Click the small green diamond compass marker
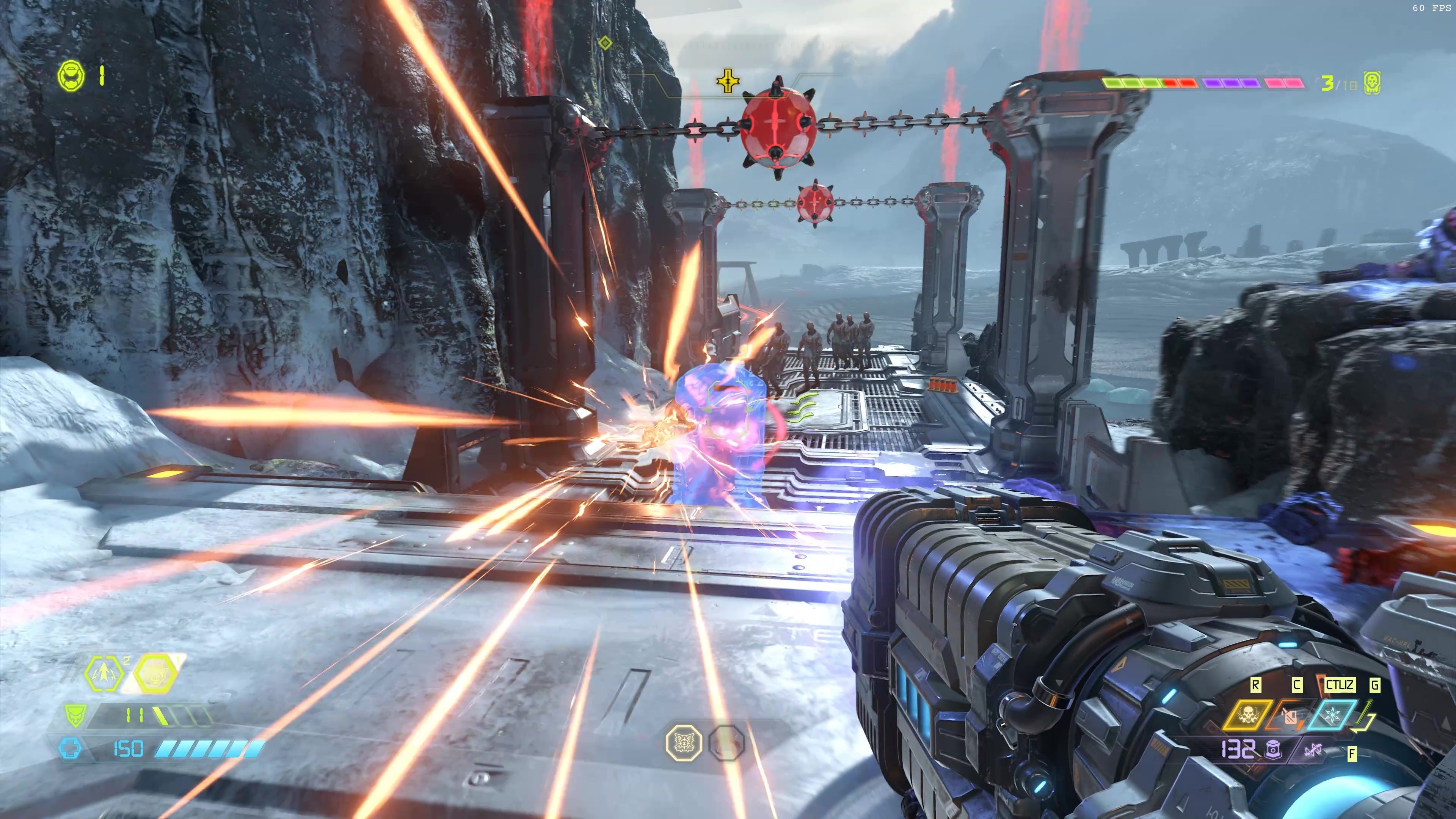 (606, 43)
